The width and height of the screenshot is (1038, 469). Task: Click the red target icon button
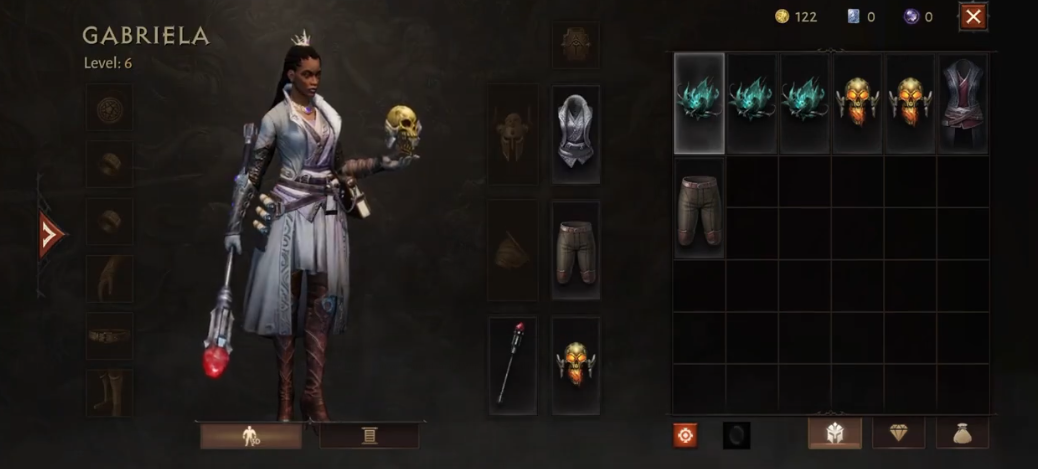pyautogui.click(x=685, y=434)
